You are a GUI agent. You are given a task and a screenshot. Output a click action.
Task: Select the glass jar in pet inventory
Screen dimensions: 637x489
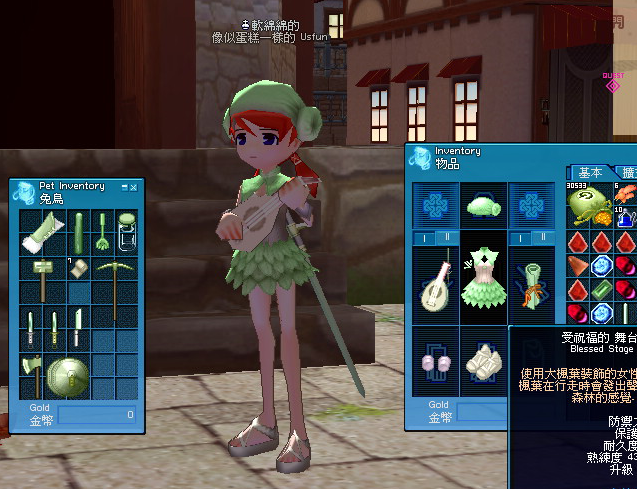pos(126,233)
